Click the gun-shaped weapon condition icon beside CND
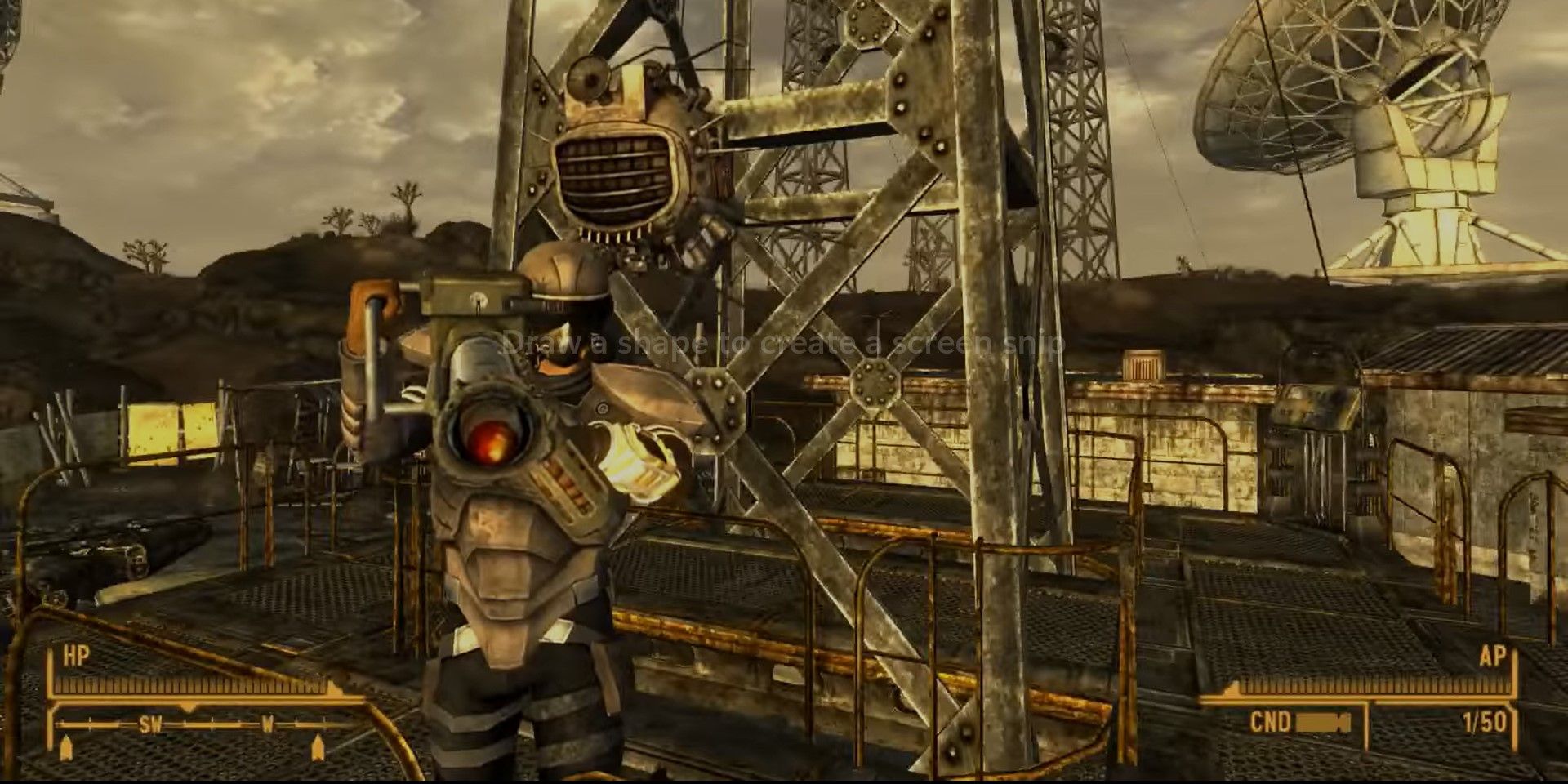The image size is (1568, 784). click(1322, 722)
